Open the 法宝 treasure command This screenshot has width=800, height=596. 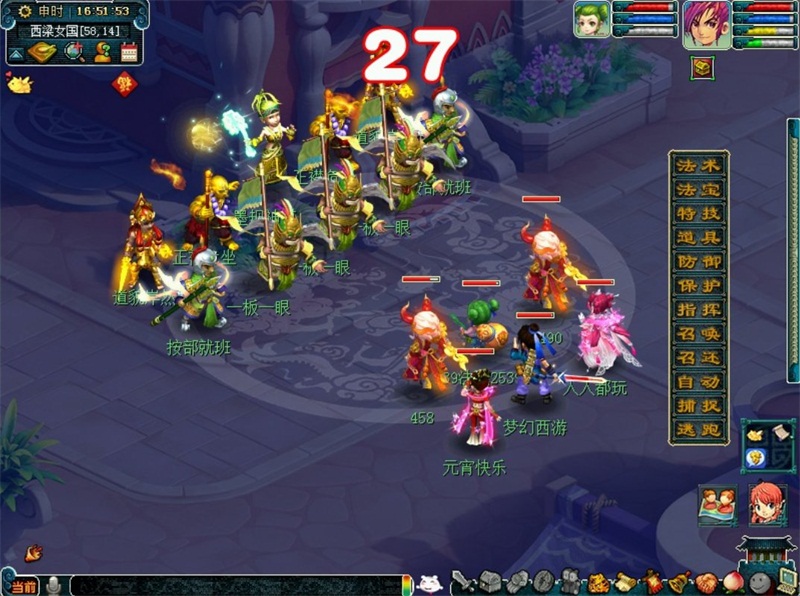(700, 189)
